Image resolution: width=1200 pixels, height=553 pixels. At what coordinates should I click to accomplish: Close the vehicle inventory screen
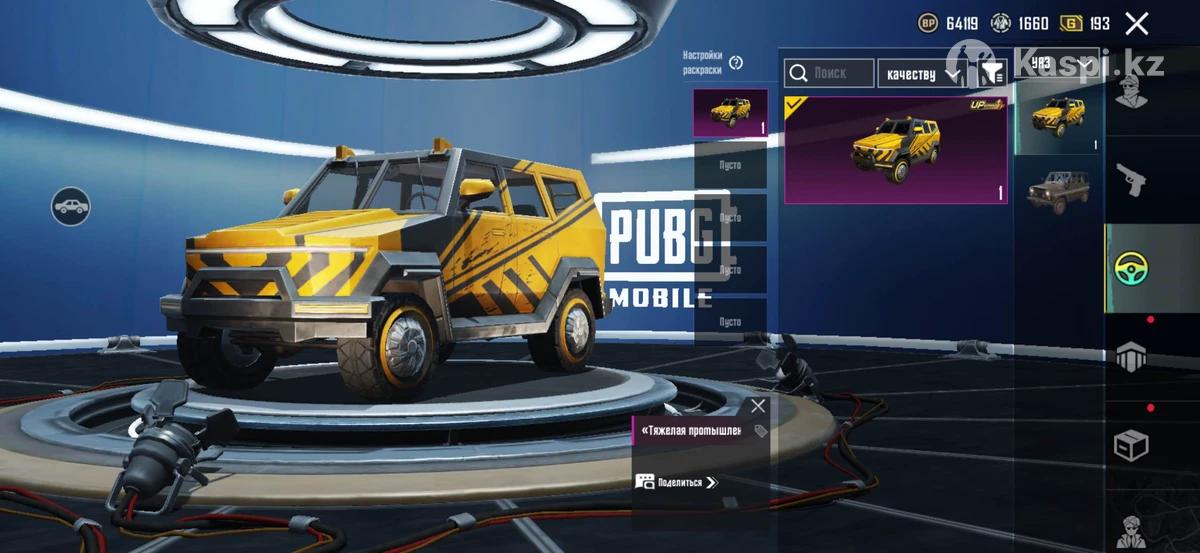tap(1136, 24)
